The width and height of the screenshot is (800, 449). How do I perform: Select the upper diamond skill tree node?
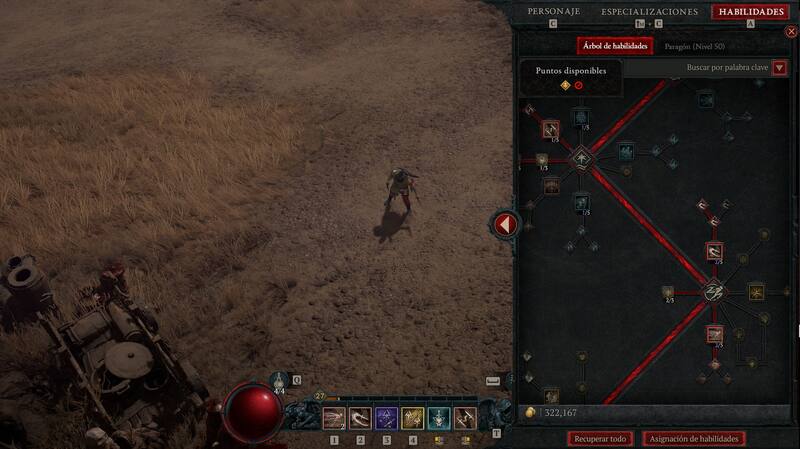581,160
